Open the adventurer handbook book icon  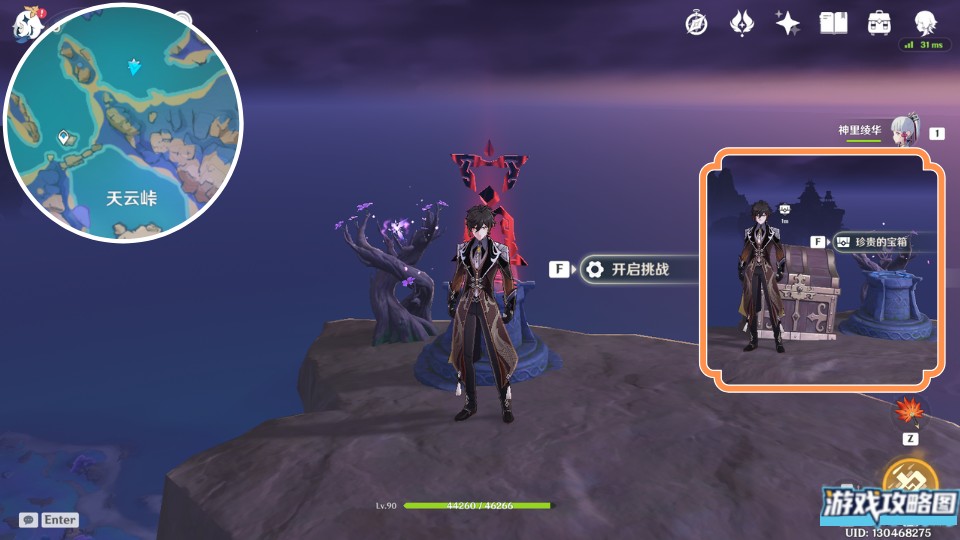(x=833, y=23)
